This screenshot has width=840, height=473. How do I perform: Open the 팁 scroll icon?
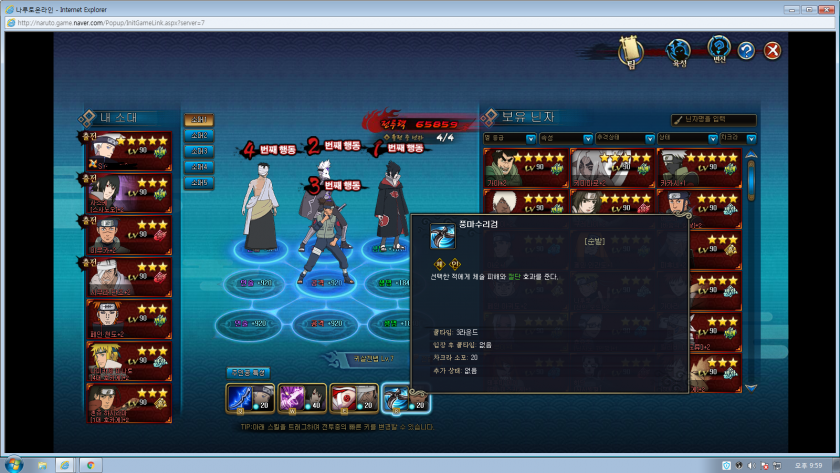[x=629, y=48]
